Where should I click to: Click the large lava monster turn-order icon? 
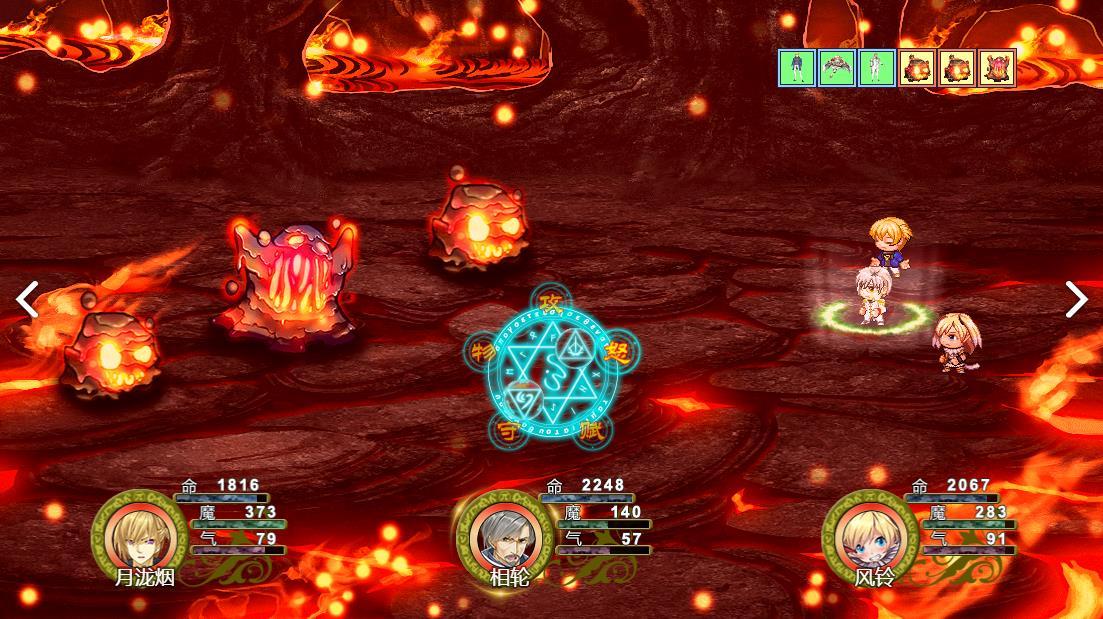[x=997, y=68]
